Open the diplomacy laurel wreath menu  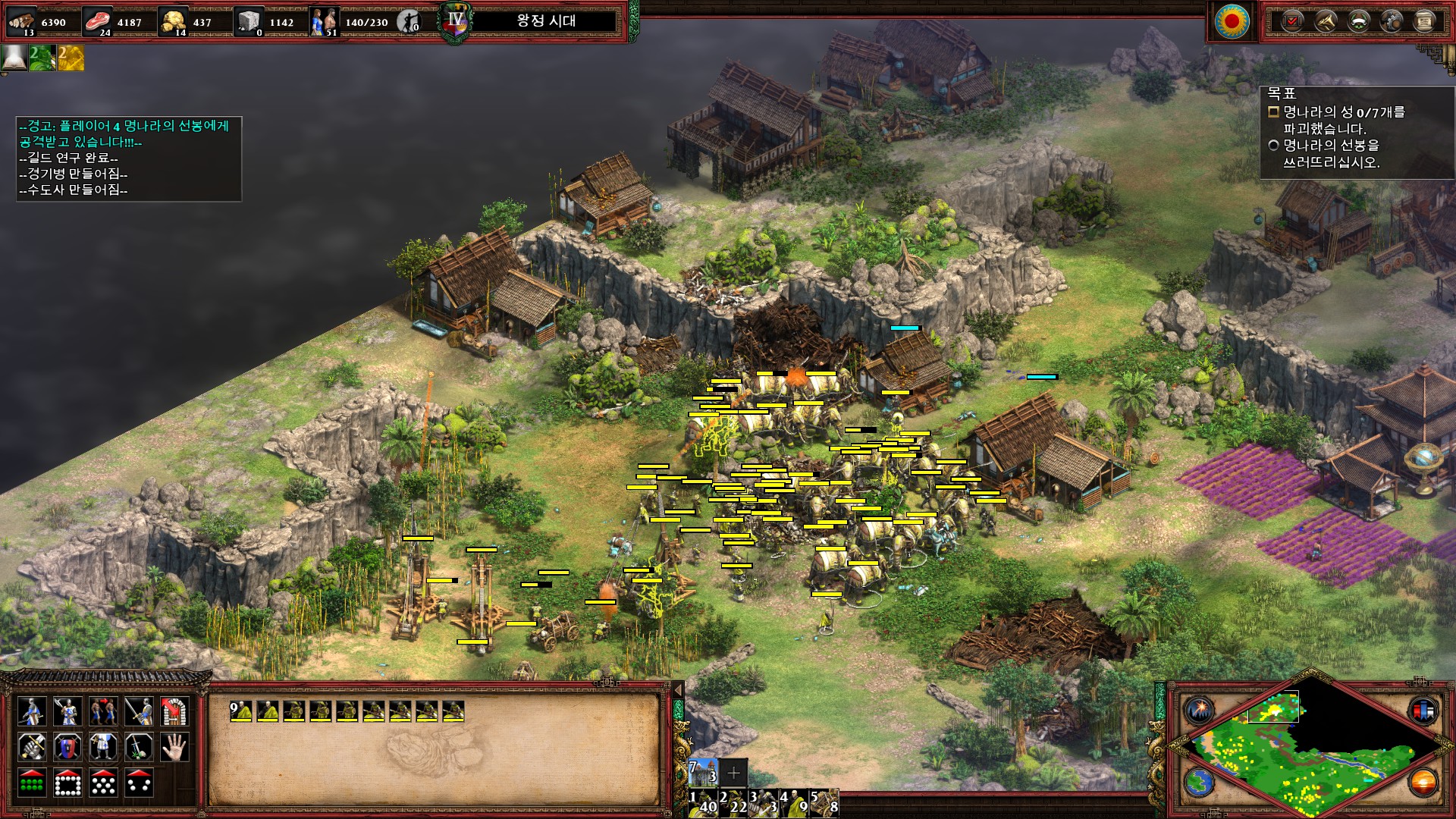(x=1358, y=21)
